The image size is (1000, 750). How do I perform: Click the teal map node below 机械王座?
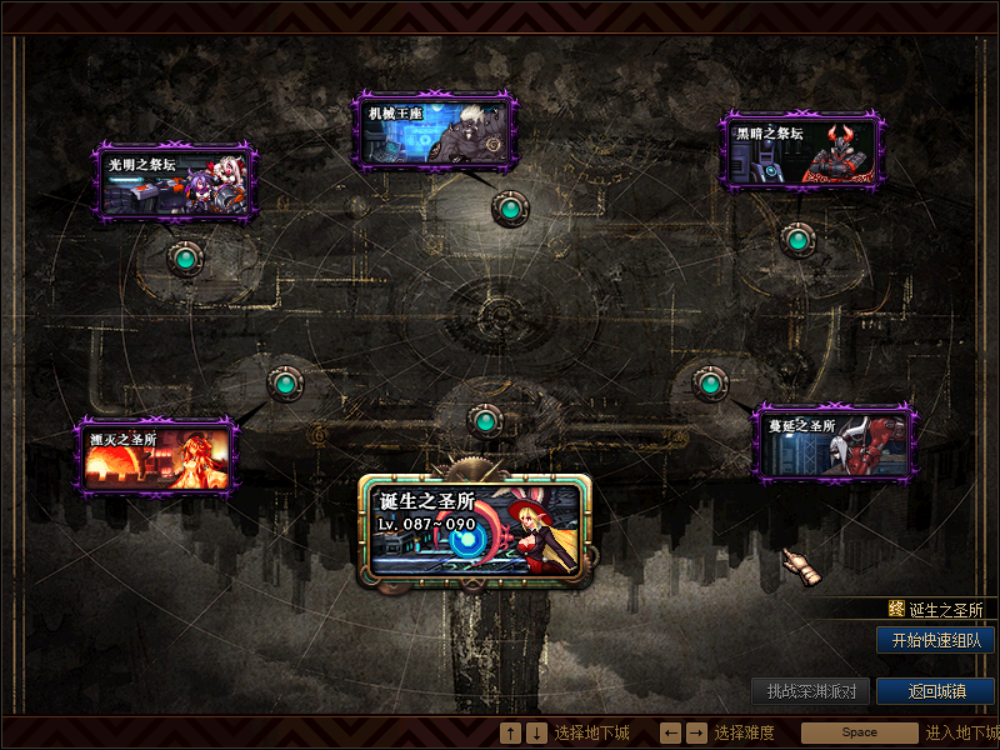pos(510,209)
